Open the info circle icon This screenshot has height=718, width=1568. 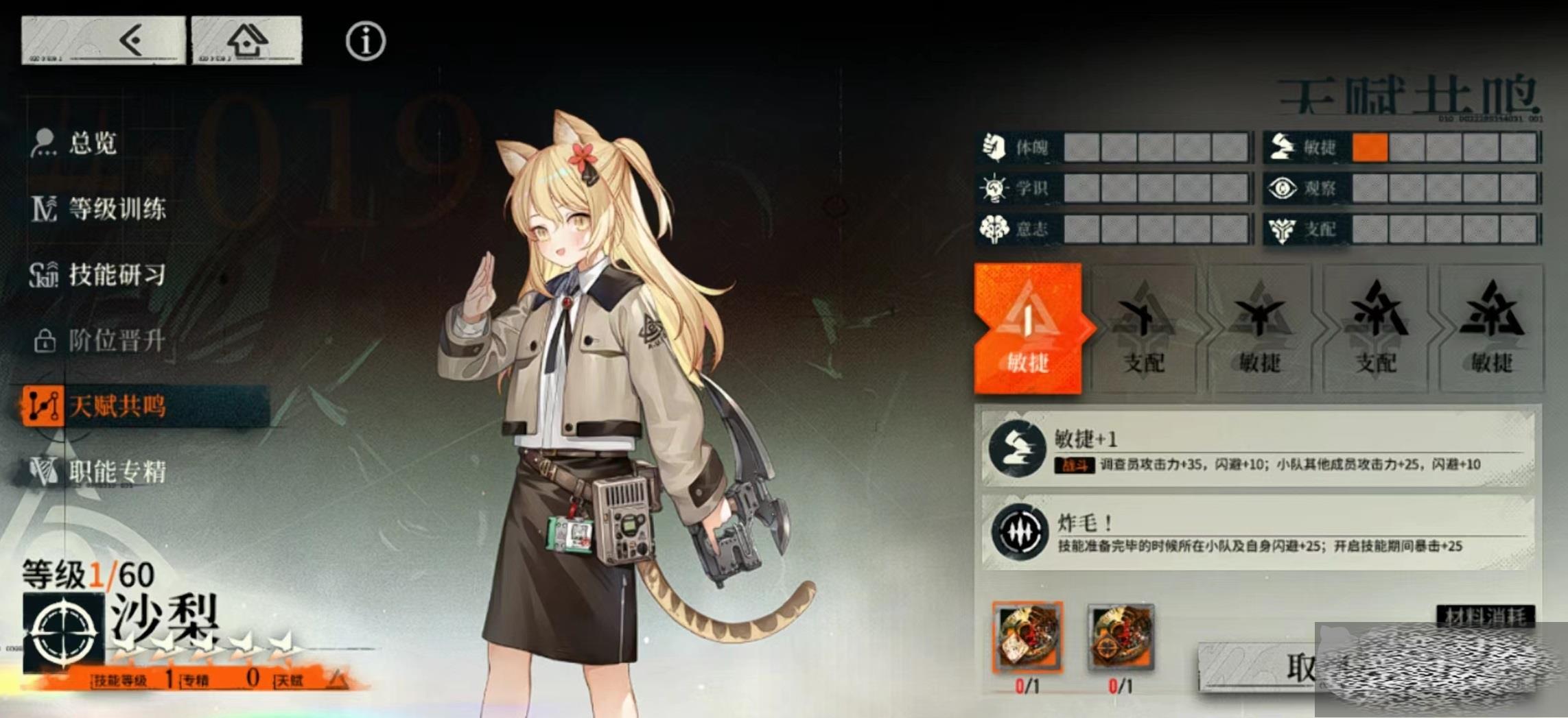(x=365, y=41)
